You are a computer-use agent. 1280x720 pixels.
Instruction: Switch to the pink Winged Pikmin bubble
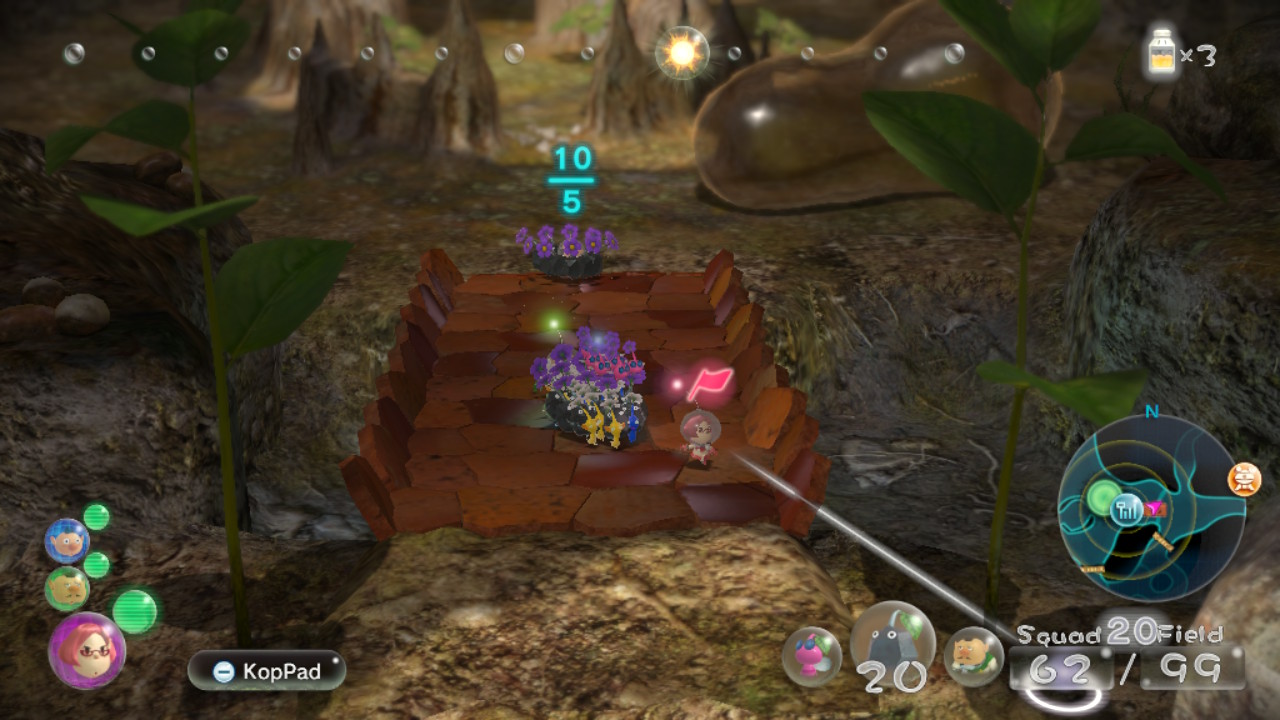tap(811, 656)
